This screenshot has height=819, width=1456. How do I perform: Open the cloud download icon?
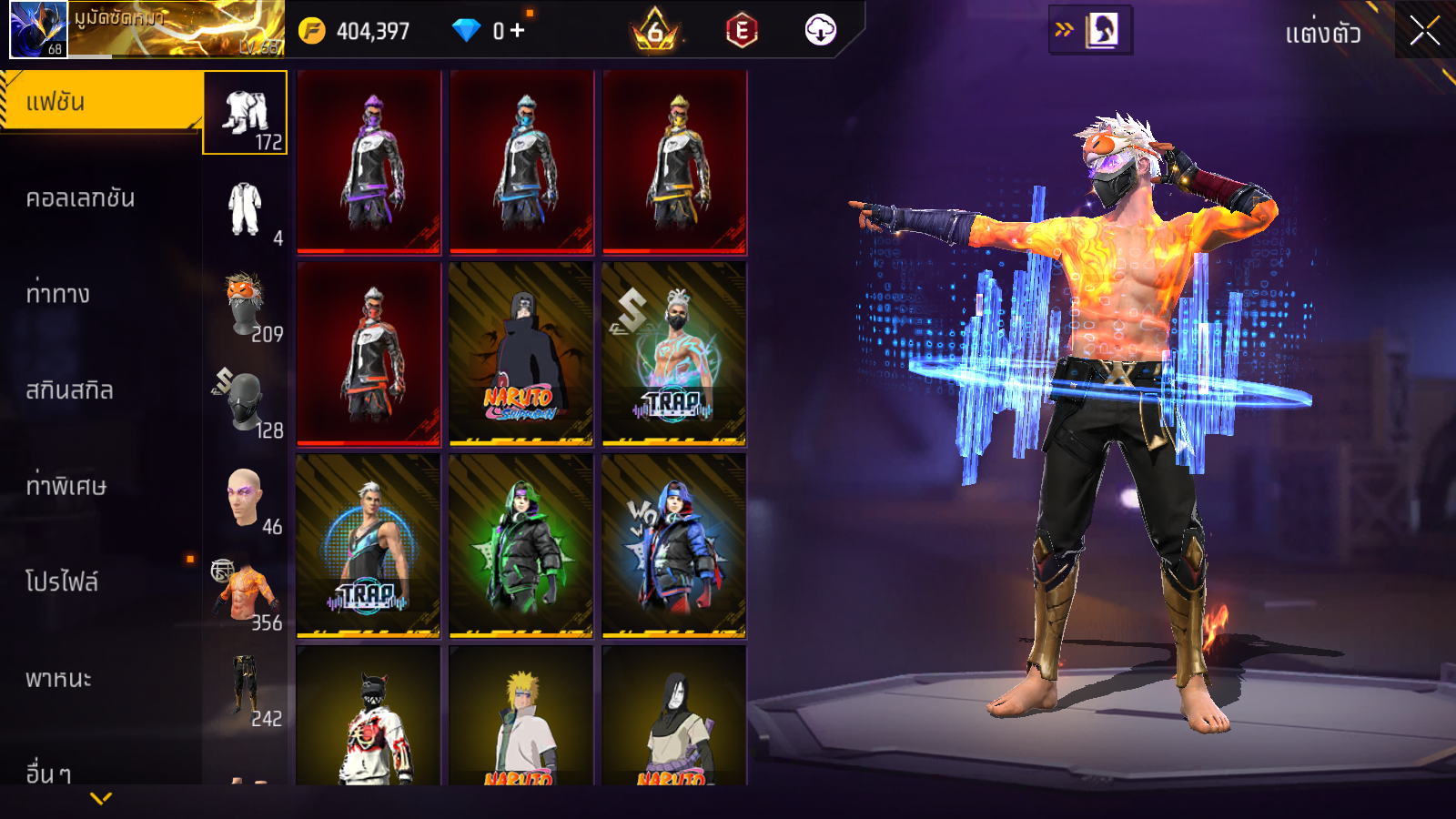coord(820,31)
